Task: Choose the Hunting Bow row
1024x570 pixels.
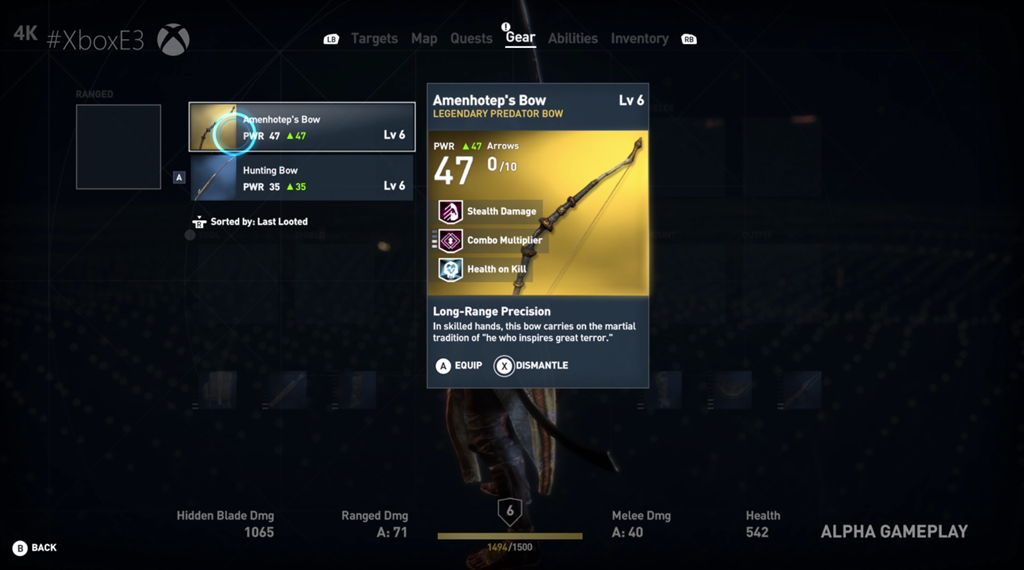Action: point(302,178)
